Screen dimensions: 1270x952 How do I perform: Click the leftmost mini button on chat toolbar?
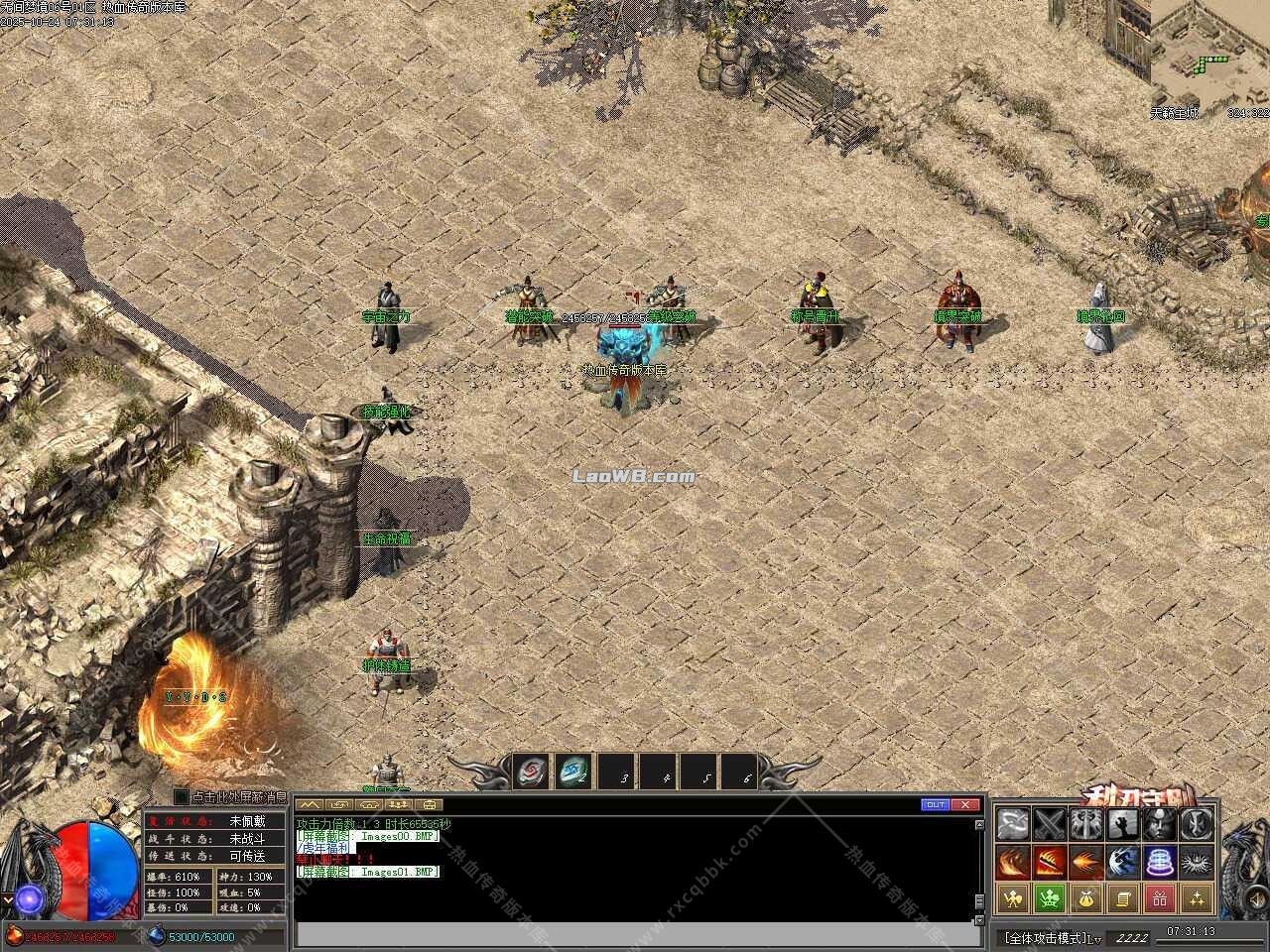[309, 804]
